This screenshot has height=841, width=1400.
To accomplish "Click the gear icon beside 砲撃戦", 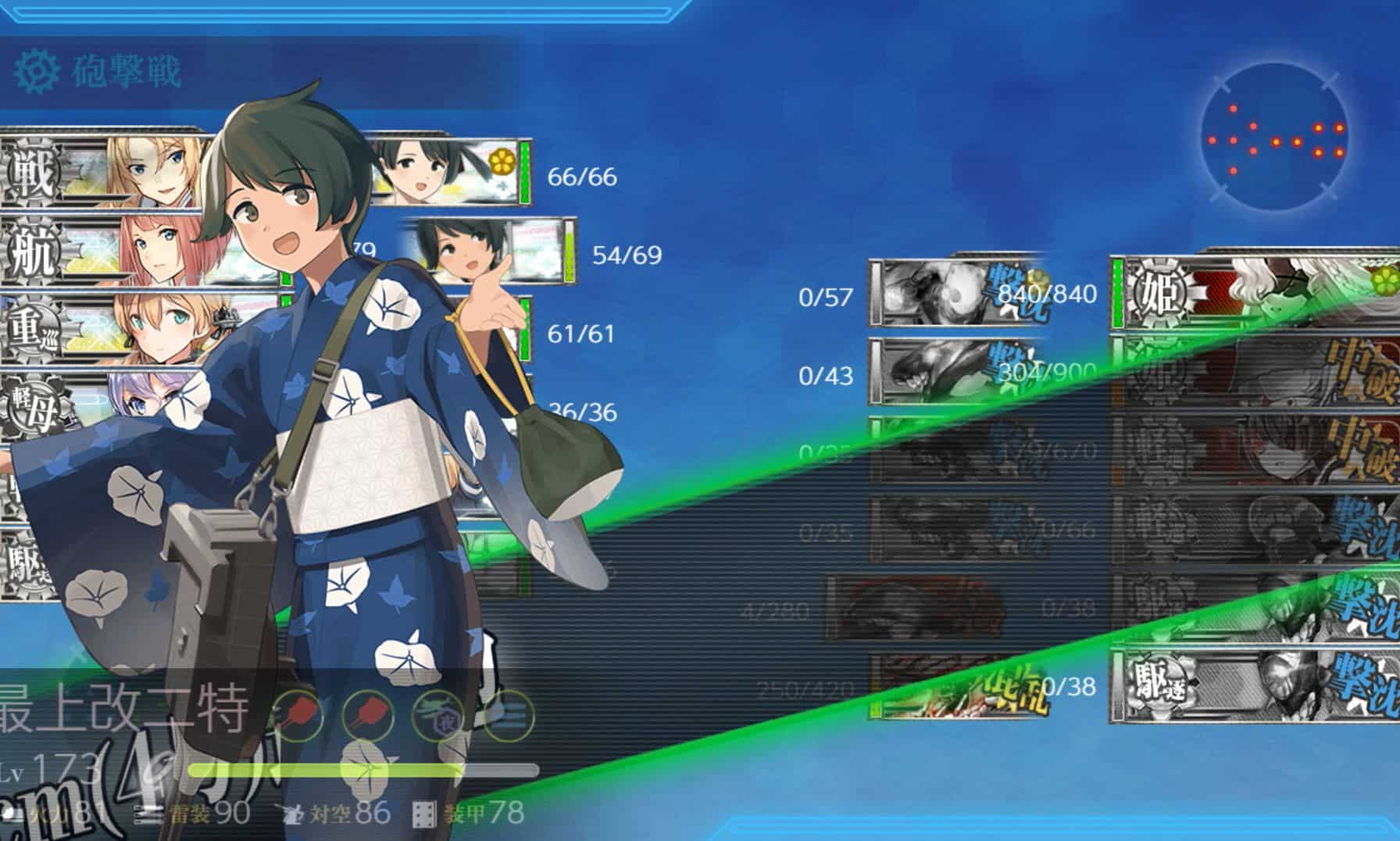I will pyautogui.click(x=37, y=71).
